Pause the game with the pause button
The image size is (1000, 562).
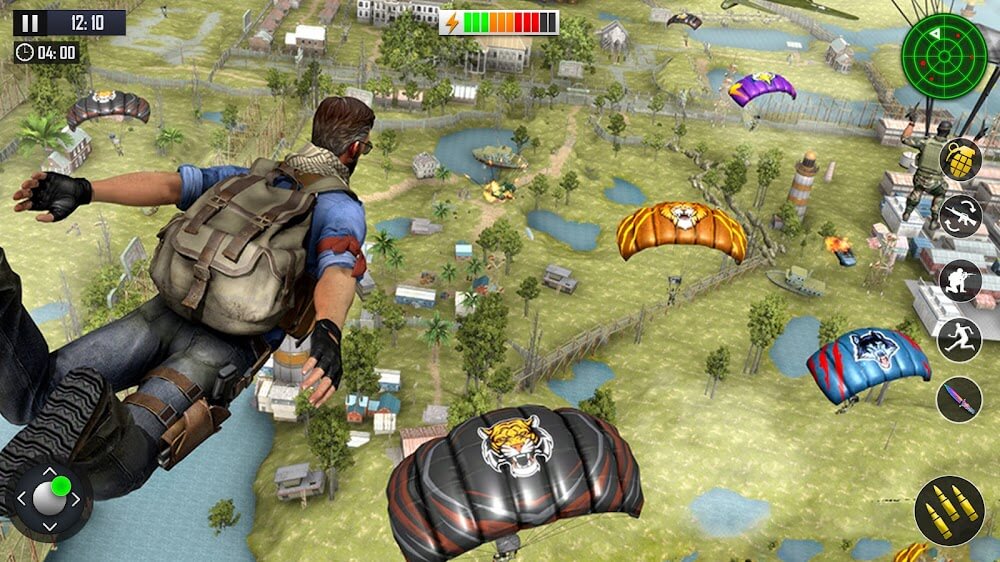pos(29,23)
